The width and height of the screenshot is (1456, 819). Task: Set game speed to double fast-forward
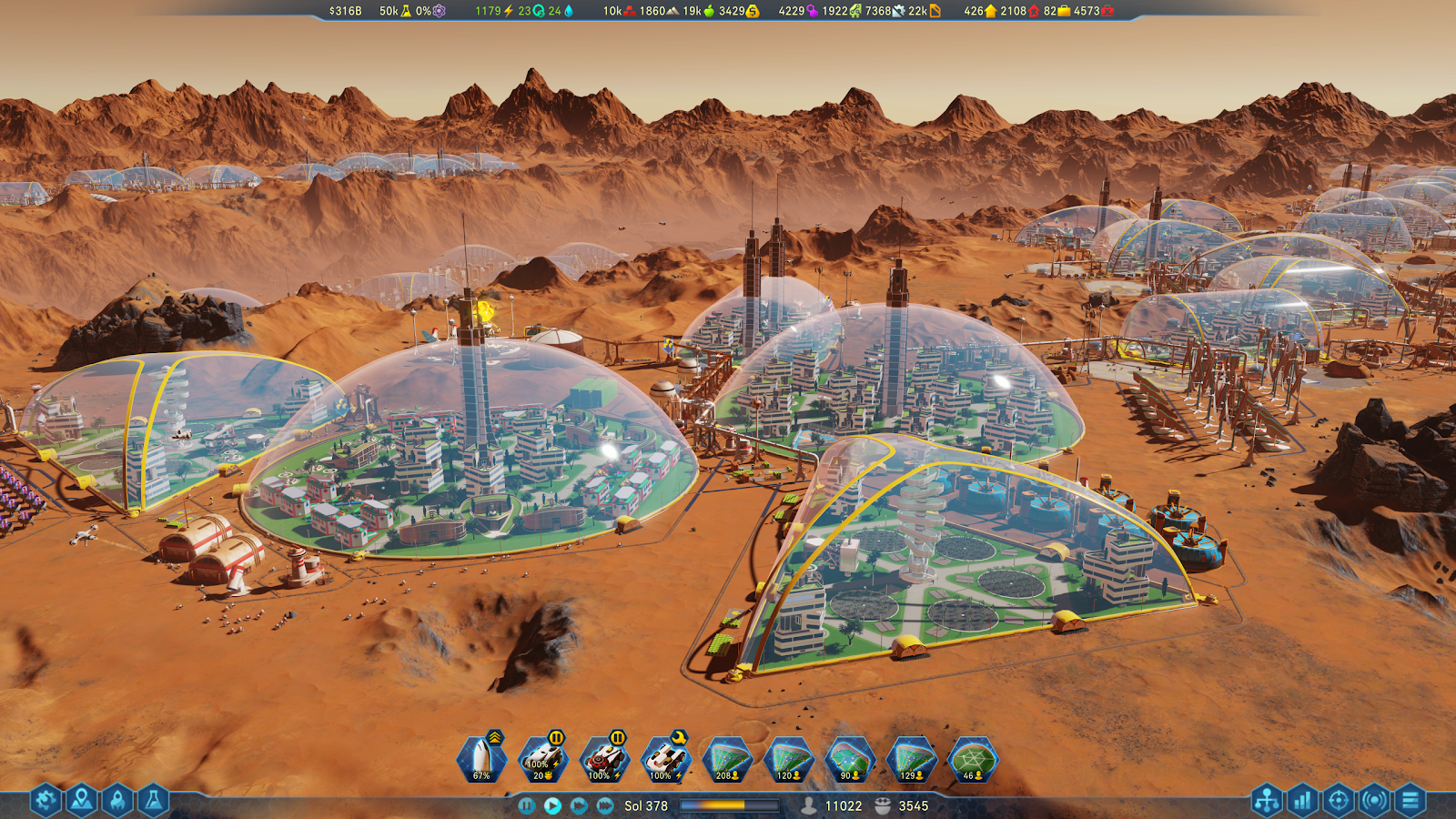tap(579, 805)
